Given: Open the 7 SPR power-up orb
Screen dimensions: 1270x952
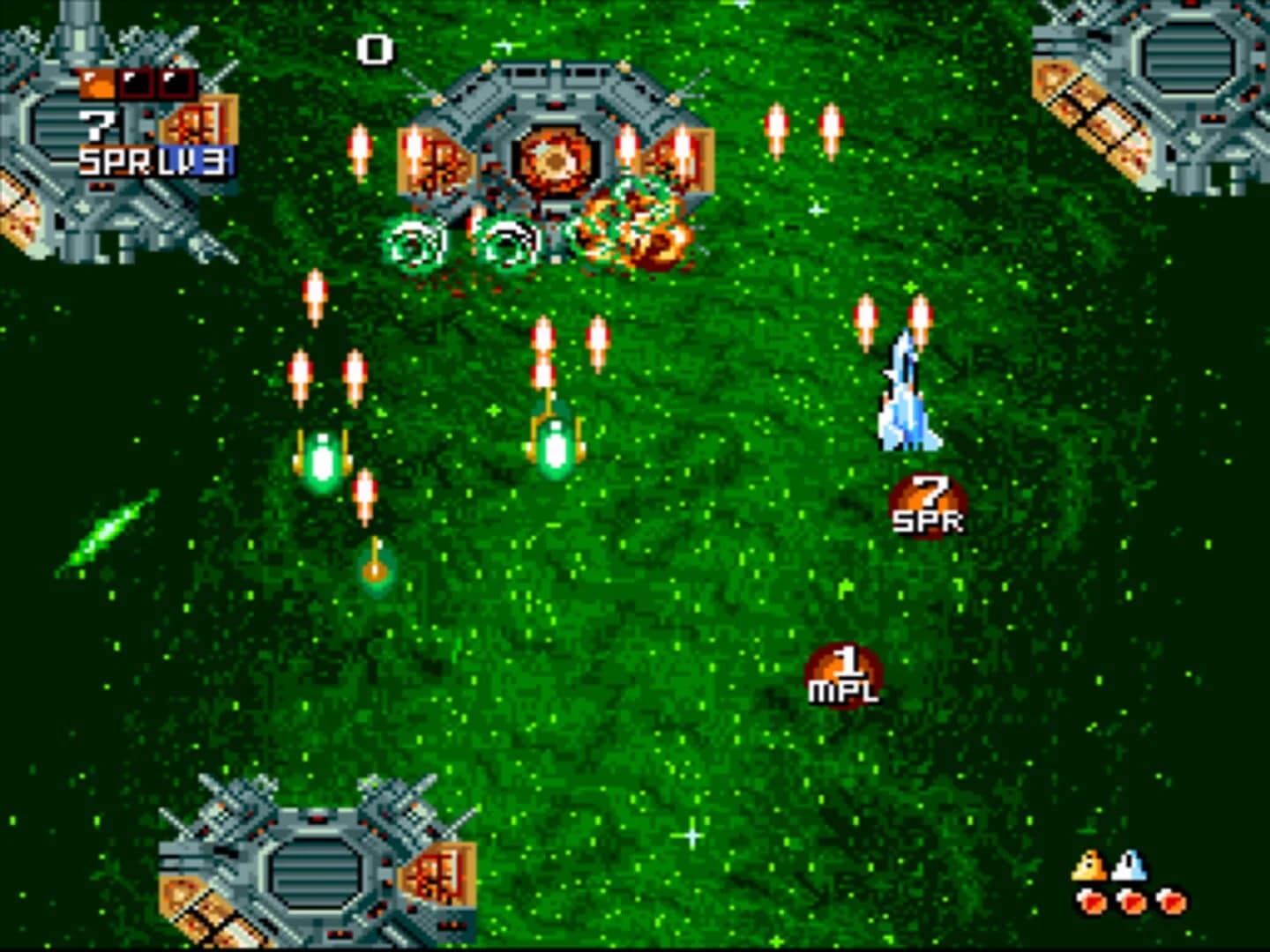Looking at the screenshot, I should click(x=928, y=502).
